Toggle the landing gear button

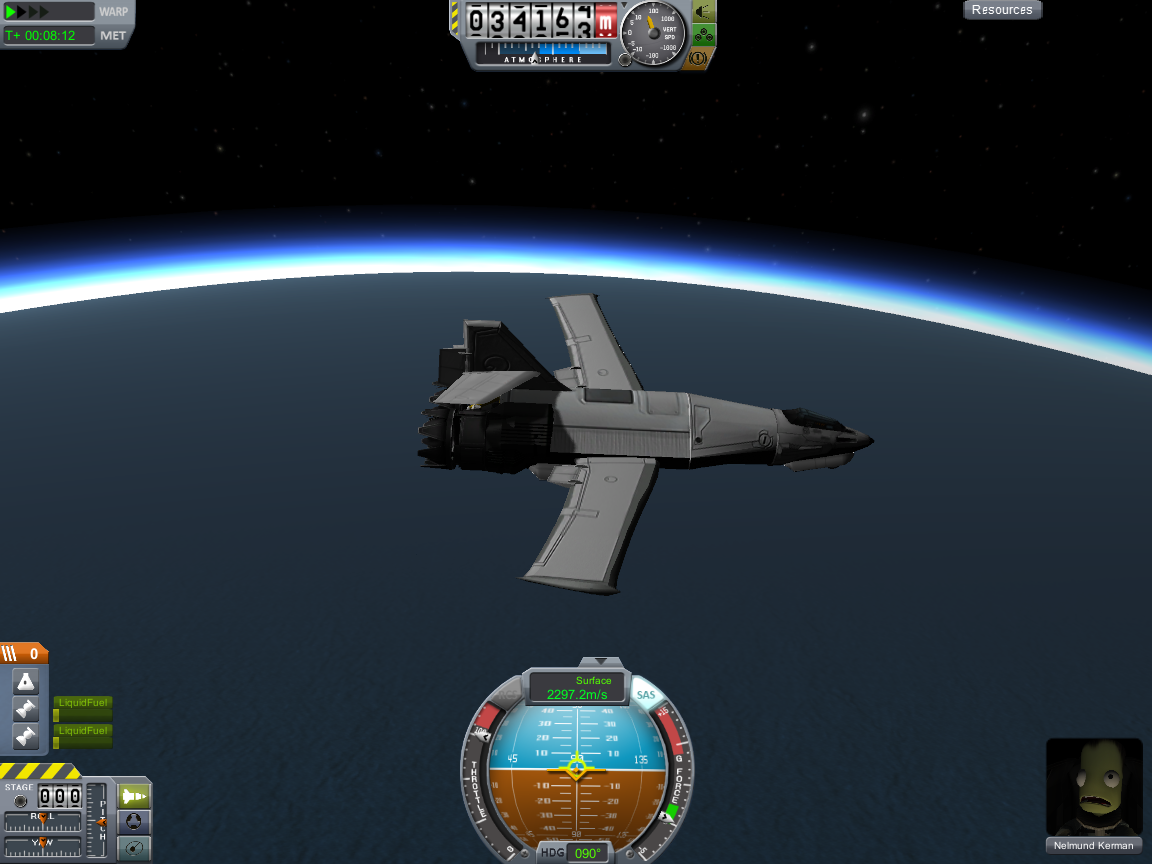[x=704, y=36]
